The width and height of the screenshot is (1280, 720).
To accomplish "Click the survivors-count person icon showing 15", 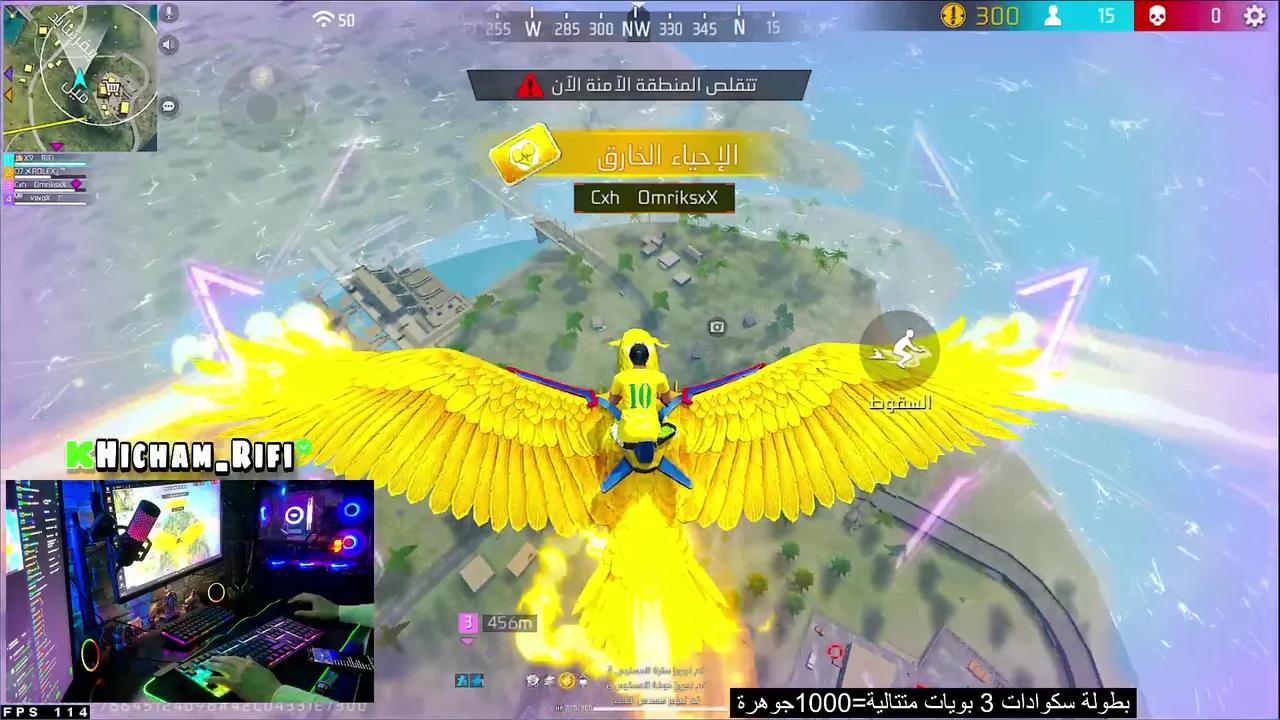I will tap(1053, 16).
